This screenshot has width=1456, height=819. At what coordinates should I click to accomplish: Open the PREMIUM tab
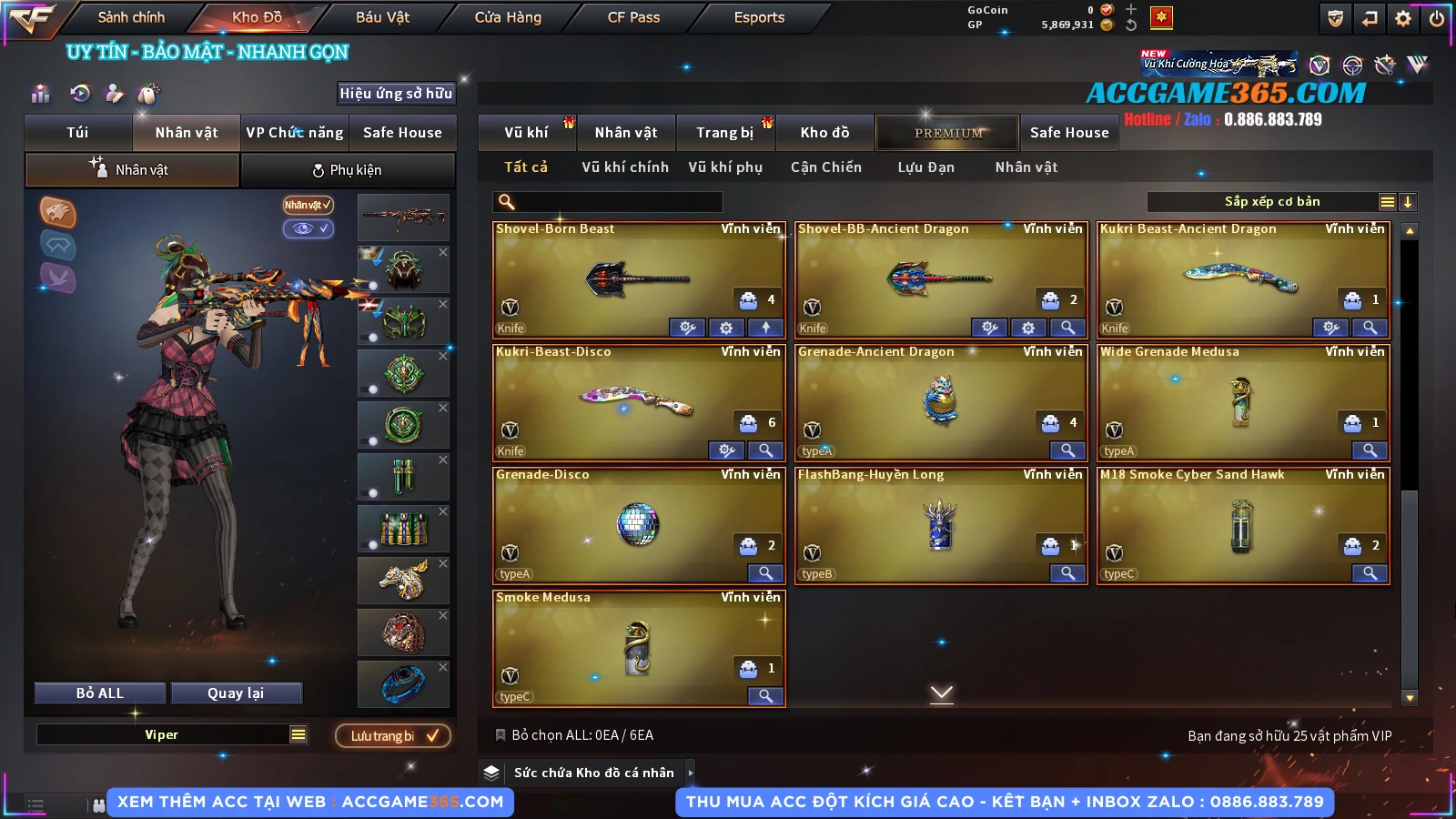[947, 133]
